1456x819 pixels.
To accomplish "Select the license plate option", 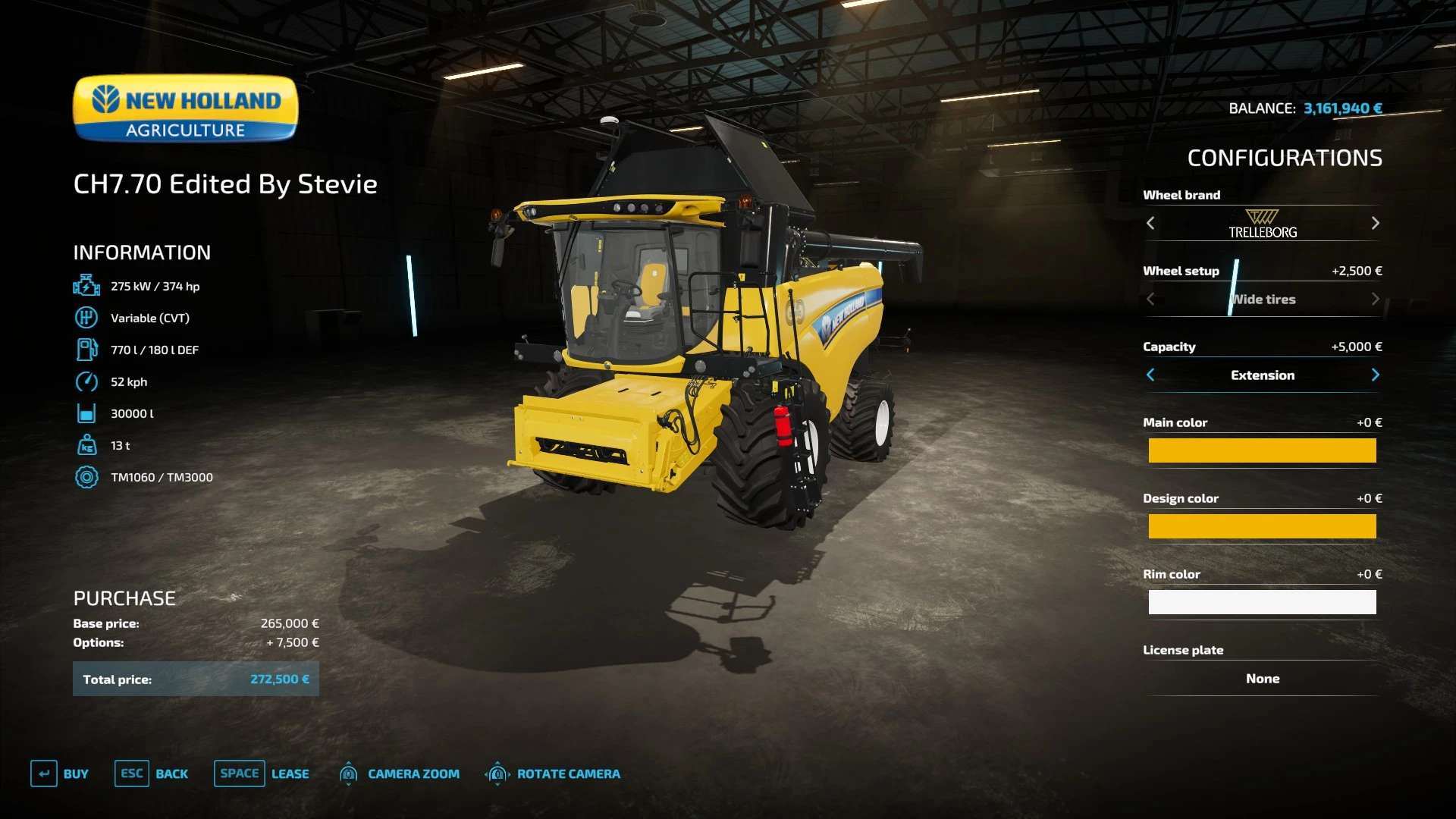I will (1262, 679).
